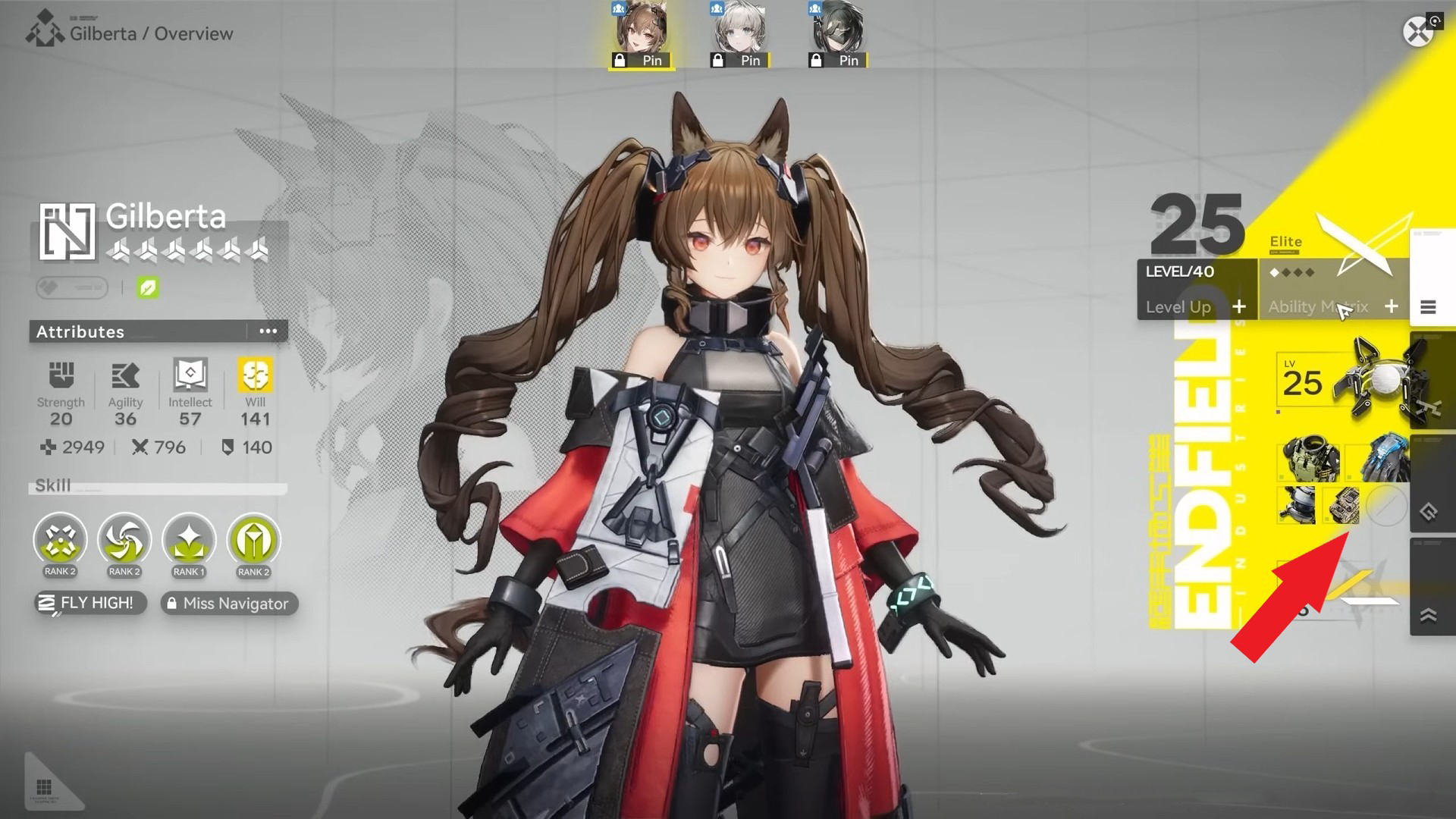The width and height of the screenshot is (1456, 819).
Task: Select the empty circular equipment slot
Action: pyautogui.click(x=1387, y=507)
